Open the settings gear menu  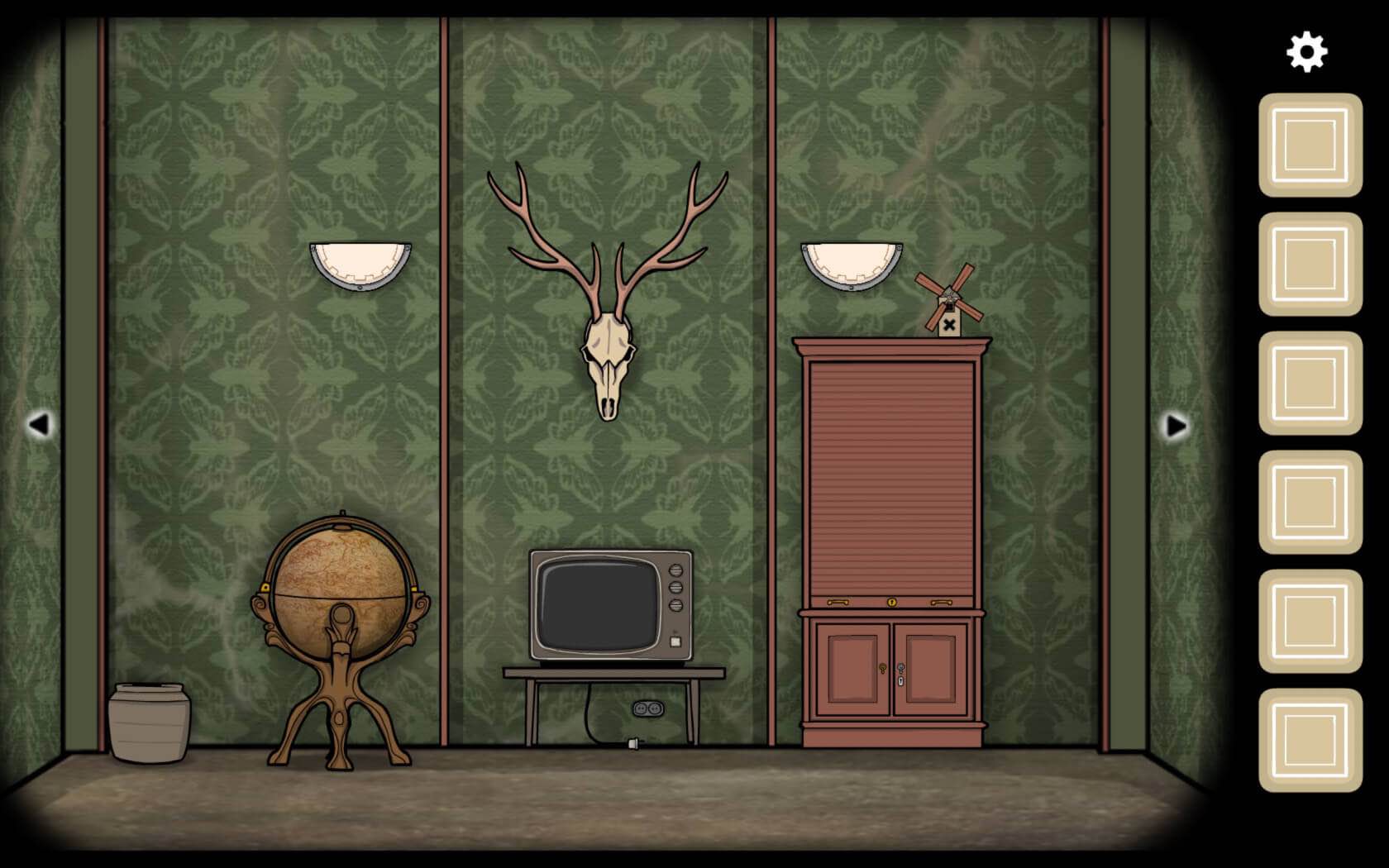(x=1307, y=52)
